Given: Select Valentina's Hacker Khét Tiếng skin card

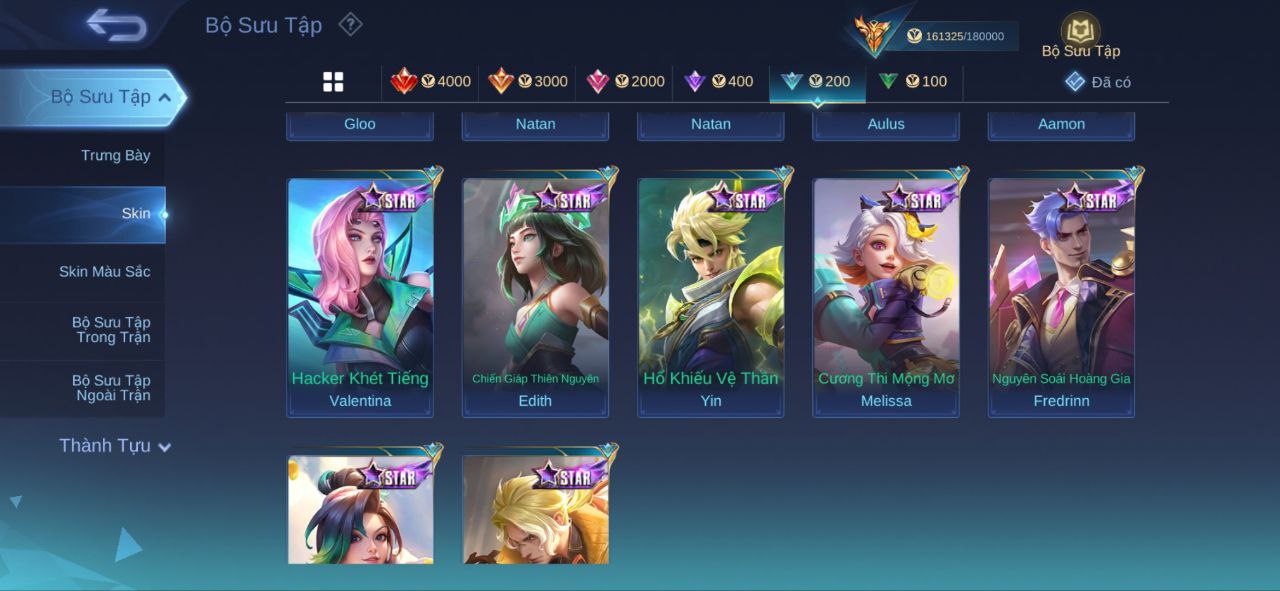Looking at the screenshot, I should pyautogui.click(x=360, y=295).
